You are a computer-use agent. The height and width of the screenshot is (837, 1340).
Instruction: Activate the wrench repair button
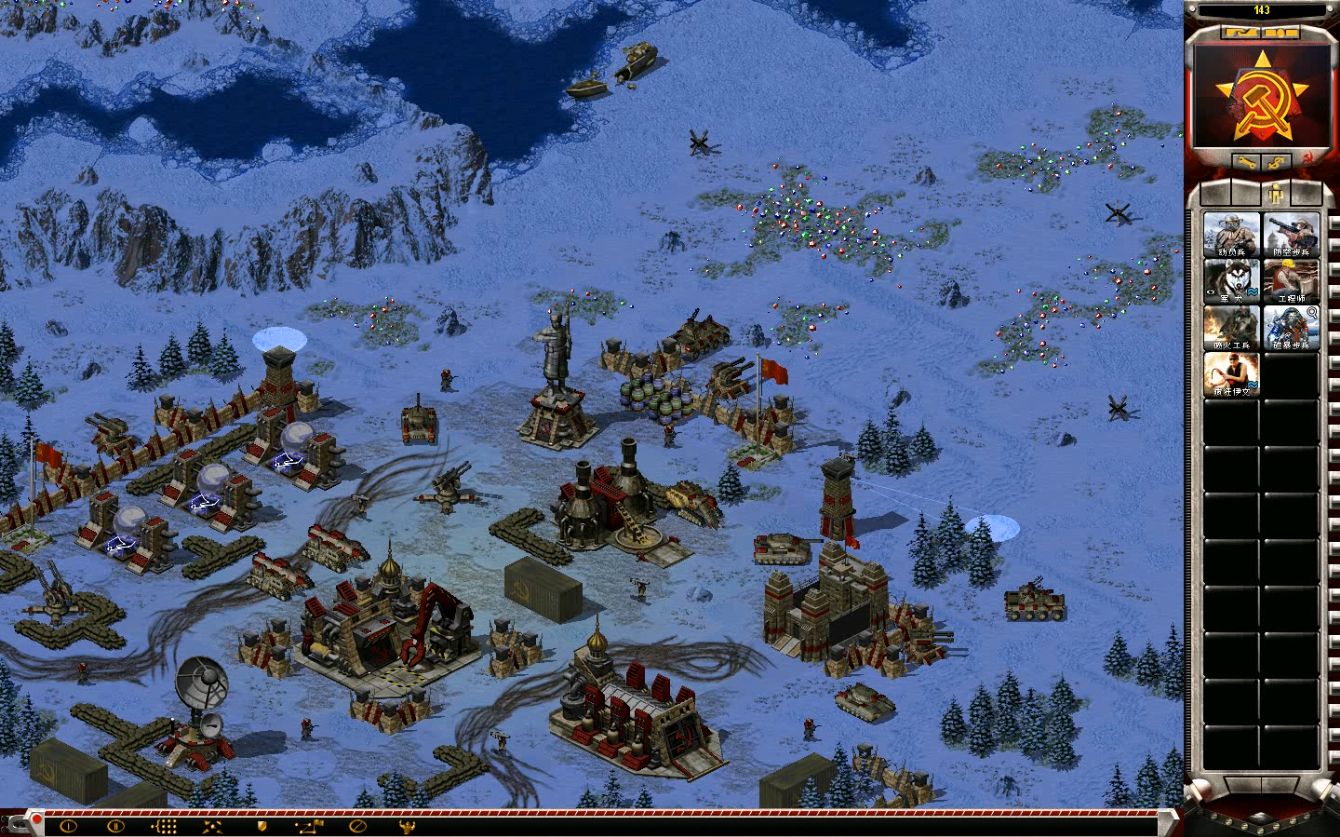1246,161
